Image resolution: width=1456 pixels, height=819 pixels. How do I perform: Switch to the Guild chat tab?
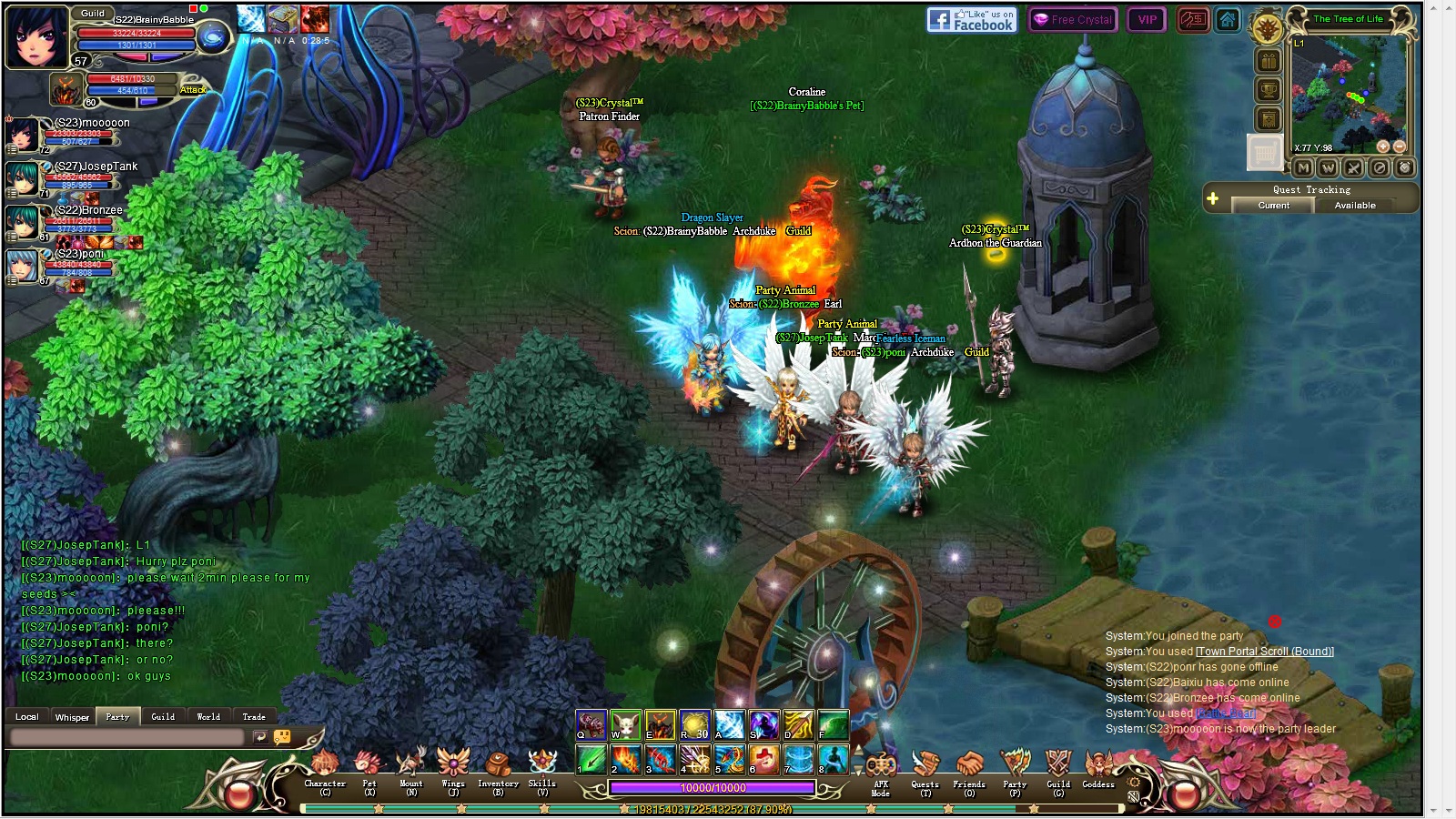pos(163,717)
